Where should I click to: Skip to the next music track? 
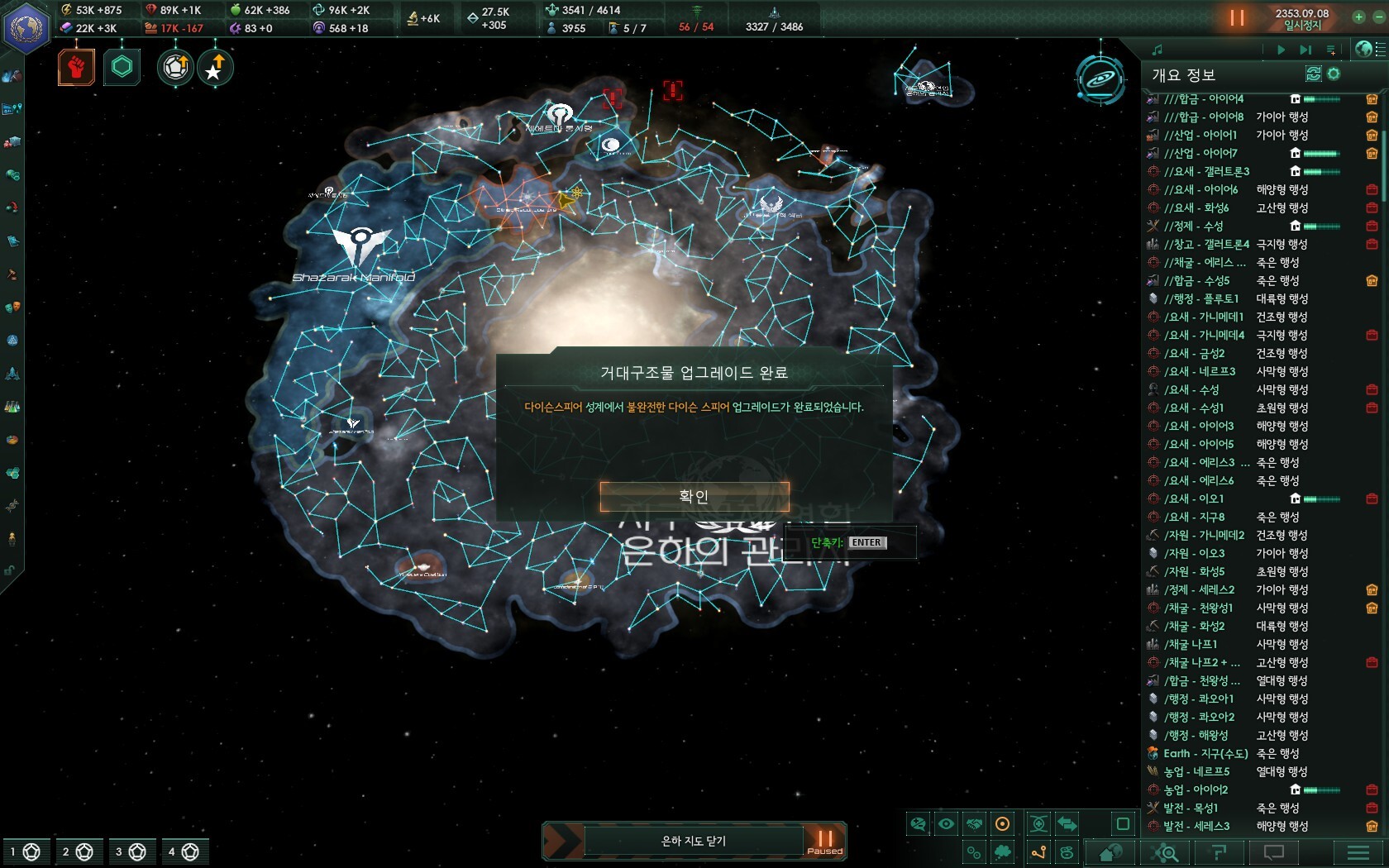[x=1305, y=50]
